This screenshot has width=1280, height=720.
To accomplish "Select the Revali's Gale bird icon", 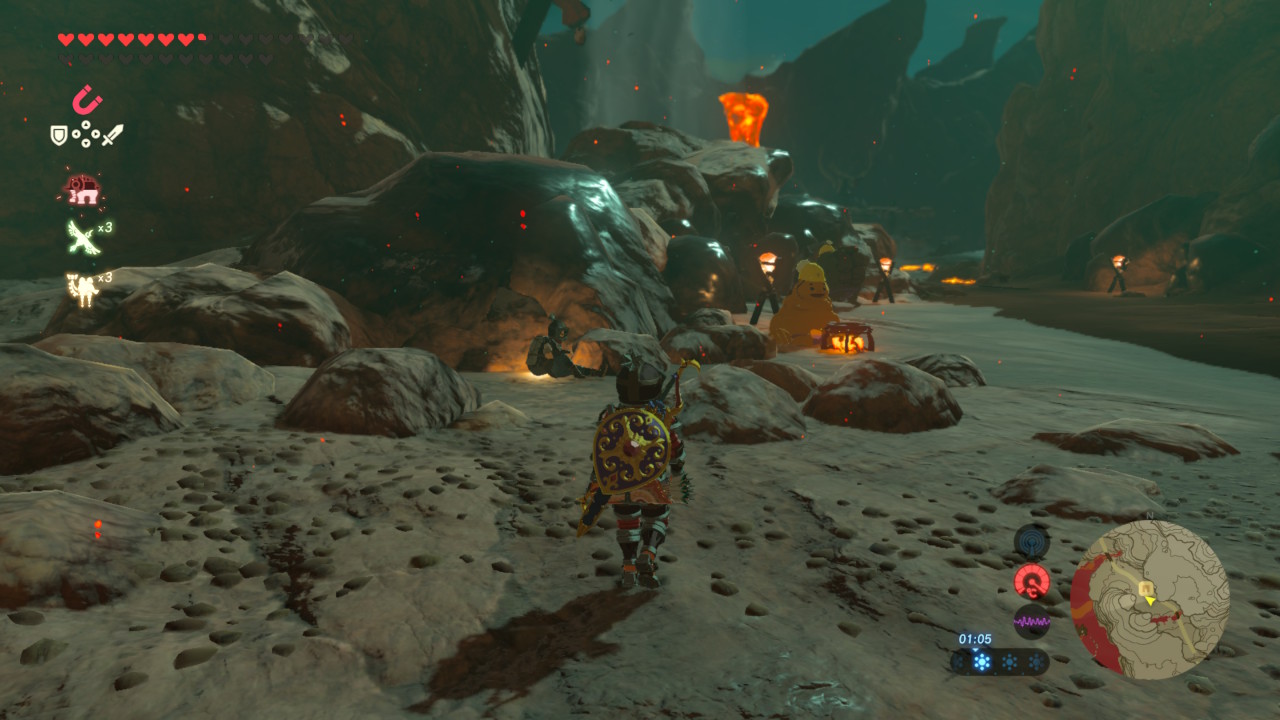I will 81,237.
